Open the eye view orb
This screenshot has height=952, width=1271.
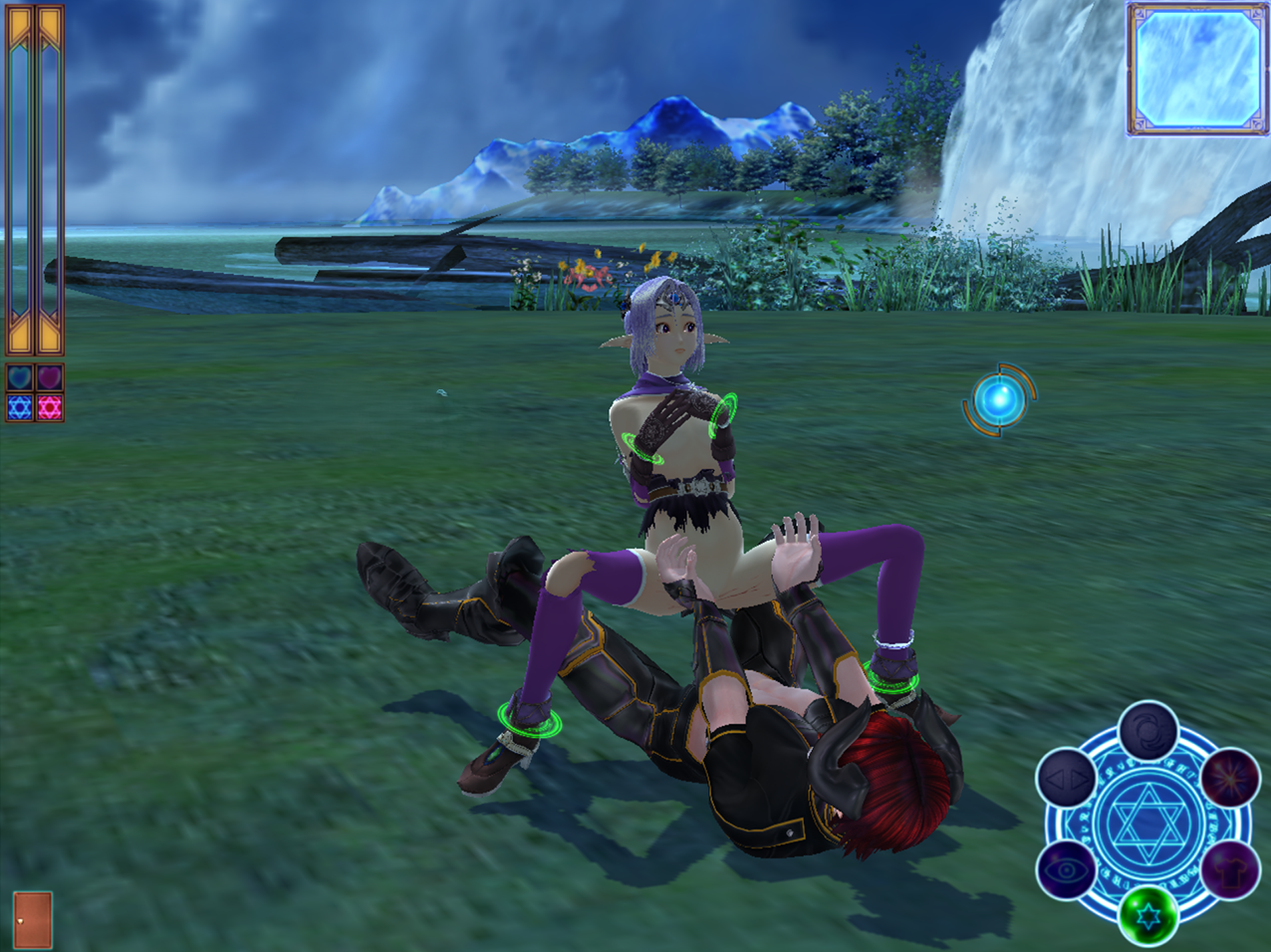pyautogui.click(x=1066, y=870)
